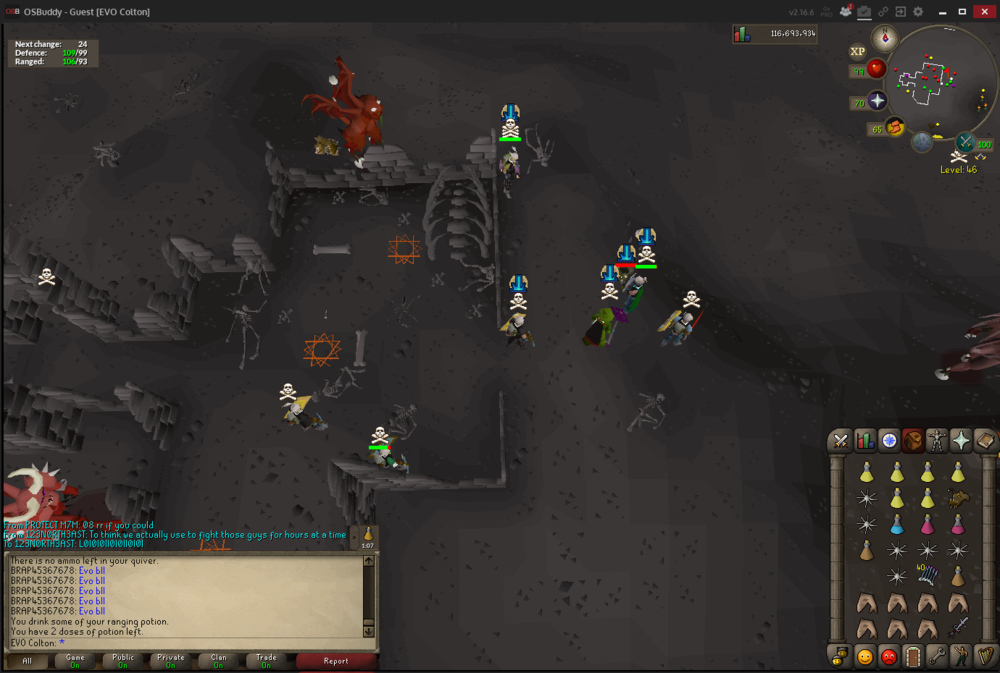Show the Worn Equipment tab
This screenshot has width=1000, height=673.
pyautogui.click(x=937, y=441)
